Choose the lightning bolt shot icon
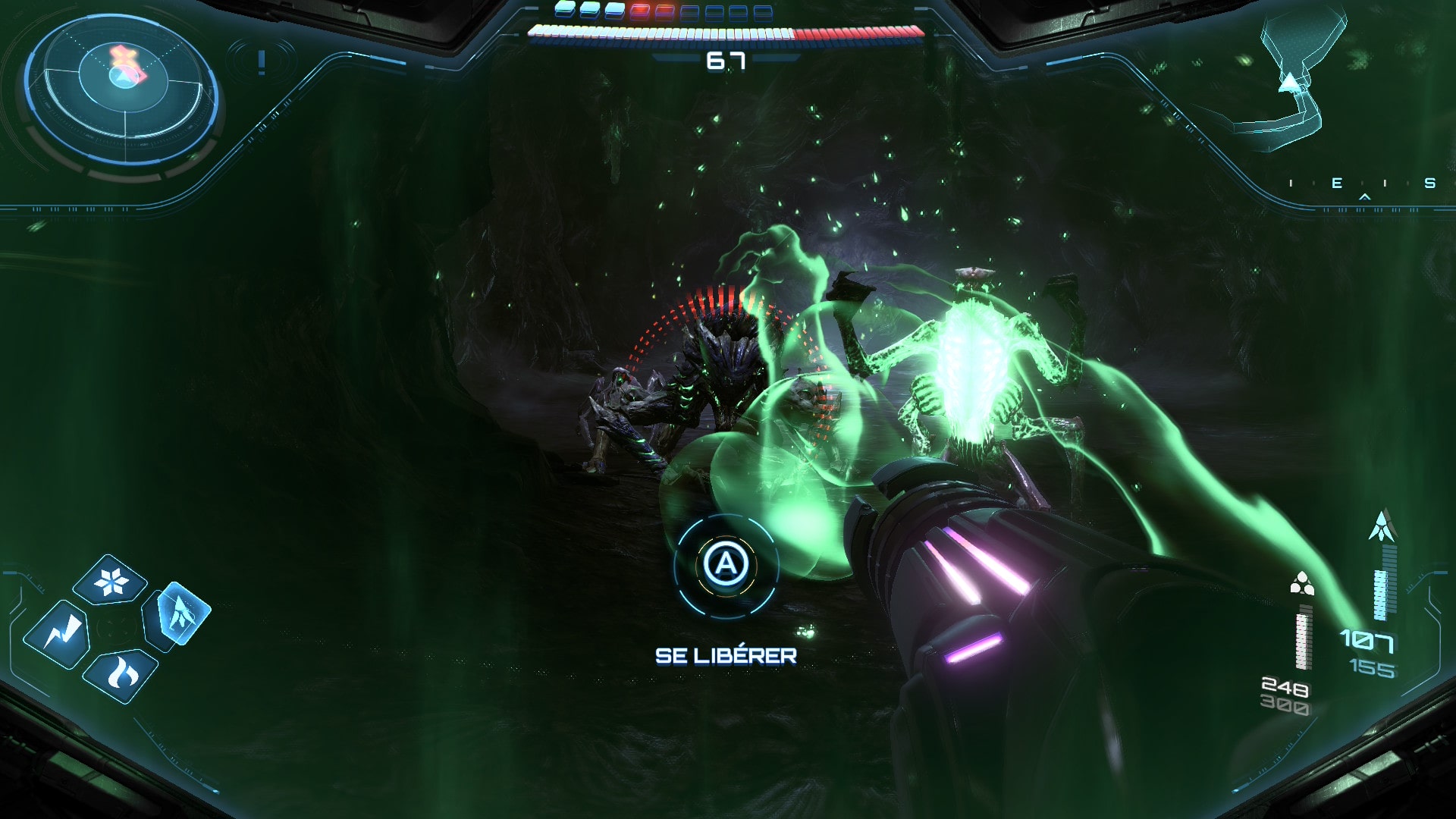The image size is (1456, 819). [57, 633]
